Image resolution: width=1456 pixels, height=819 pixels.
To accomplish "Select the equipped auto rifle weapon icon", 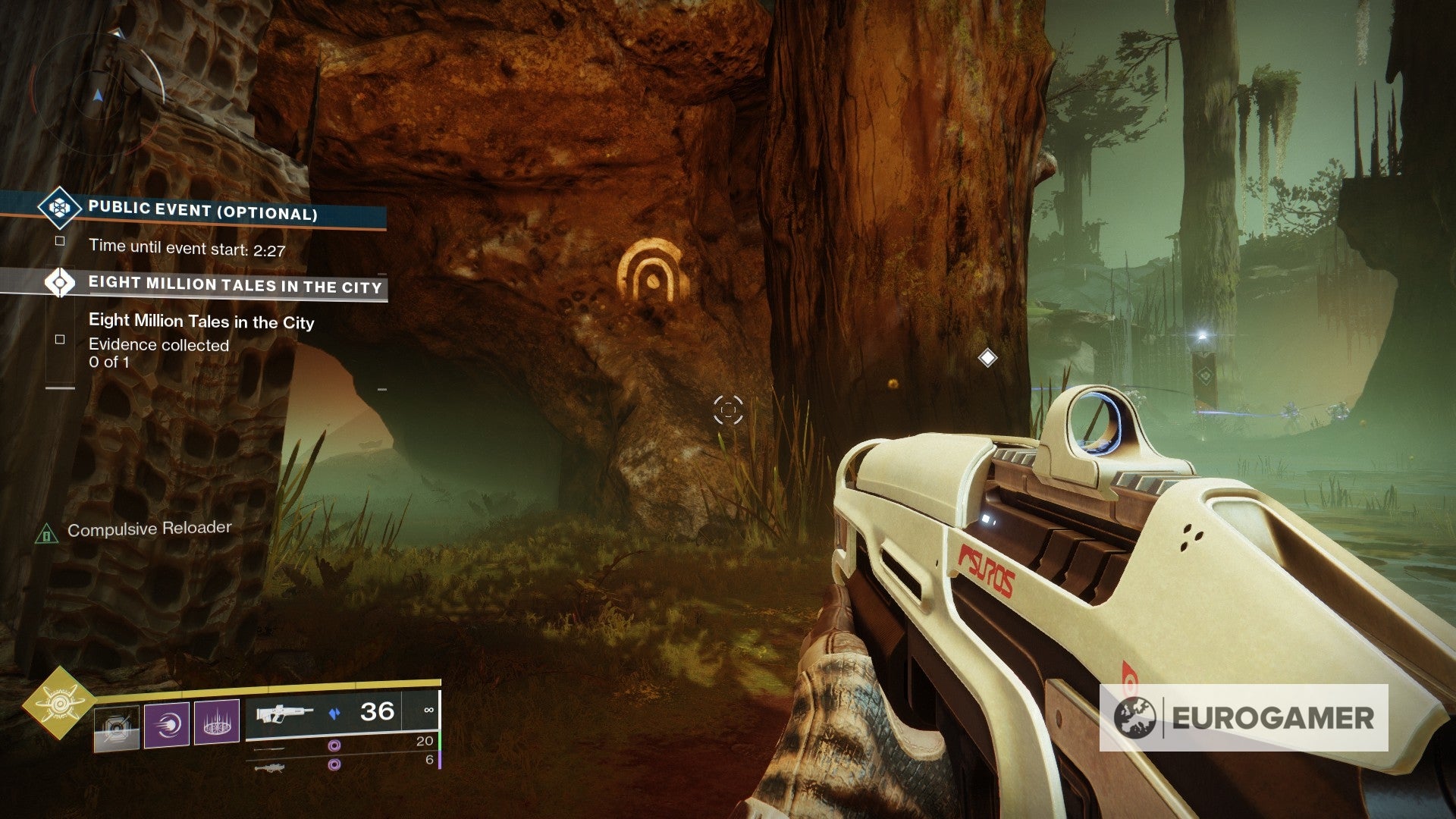I will [284, 714].
